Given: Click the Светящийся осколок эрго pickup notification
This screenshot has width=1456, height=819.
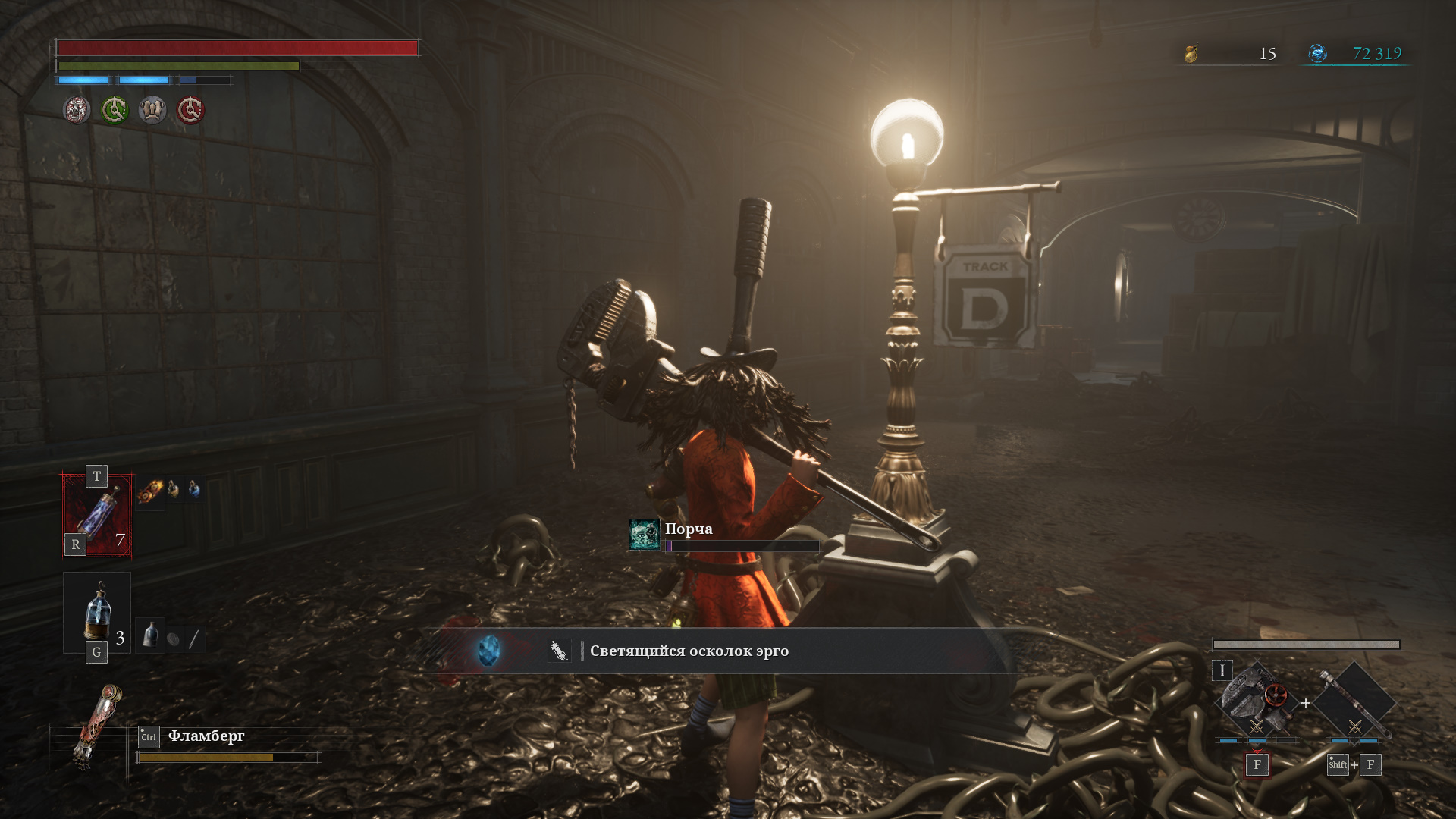Looking at the screenshot, I should coord(689,651).
